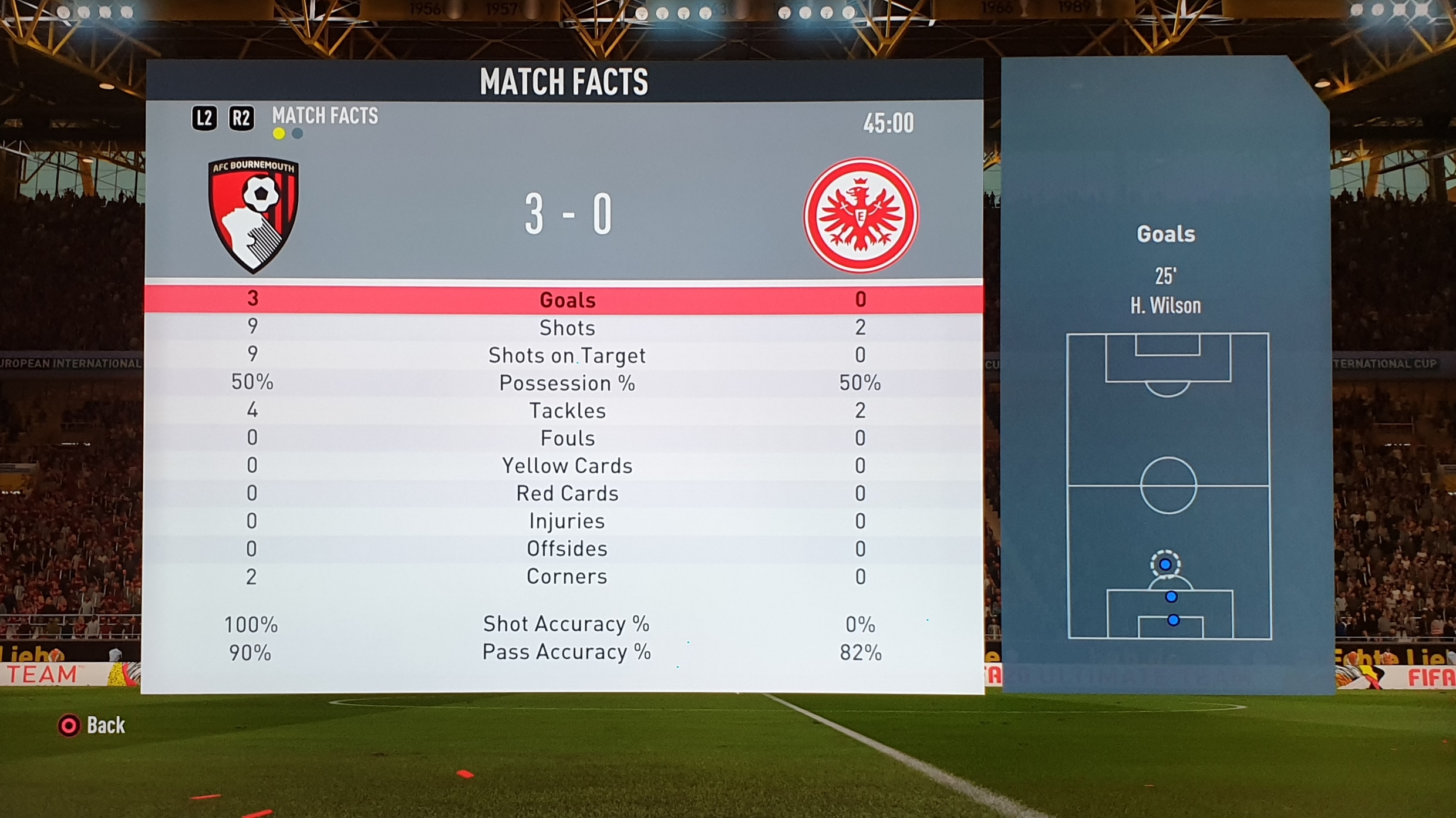1456x818 pixels.
Task: Select the Yellow Cards row
Action: pyautogui.click(x=567, y=466)
